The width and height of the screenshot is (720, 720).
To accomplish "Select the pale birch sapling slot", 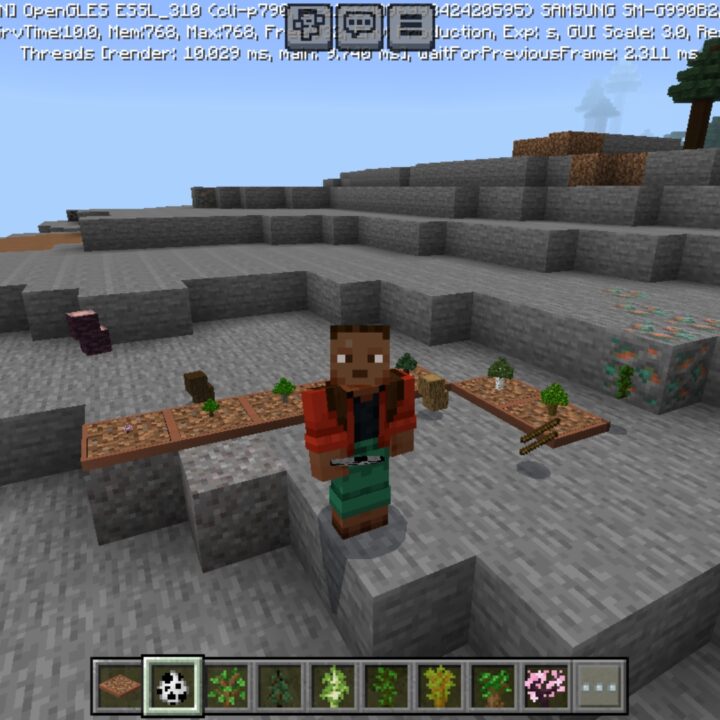I will [x=333, y=686].
